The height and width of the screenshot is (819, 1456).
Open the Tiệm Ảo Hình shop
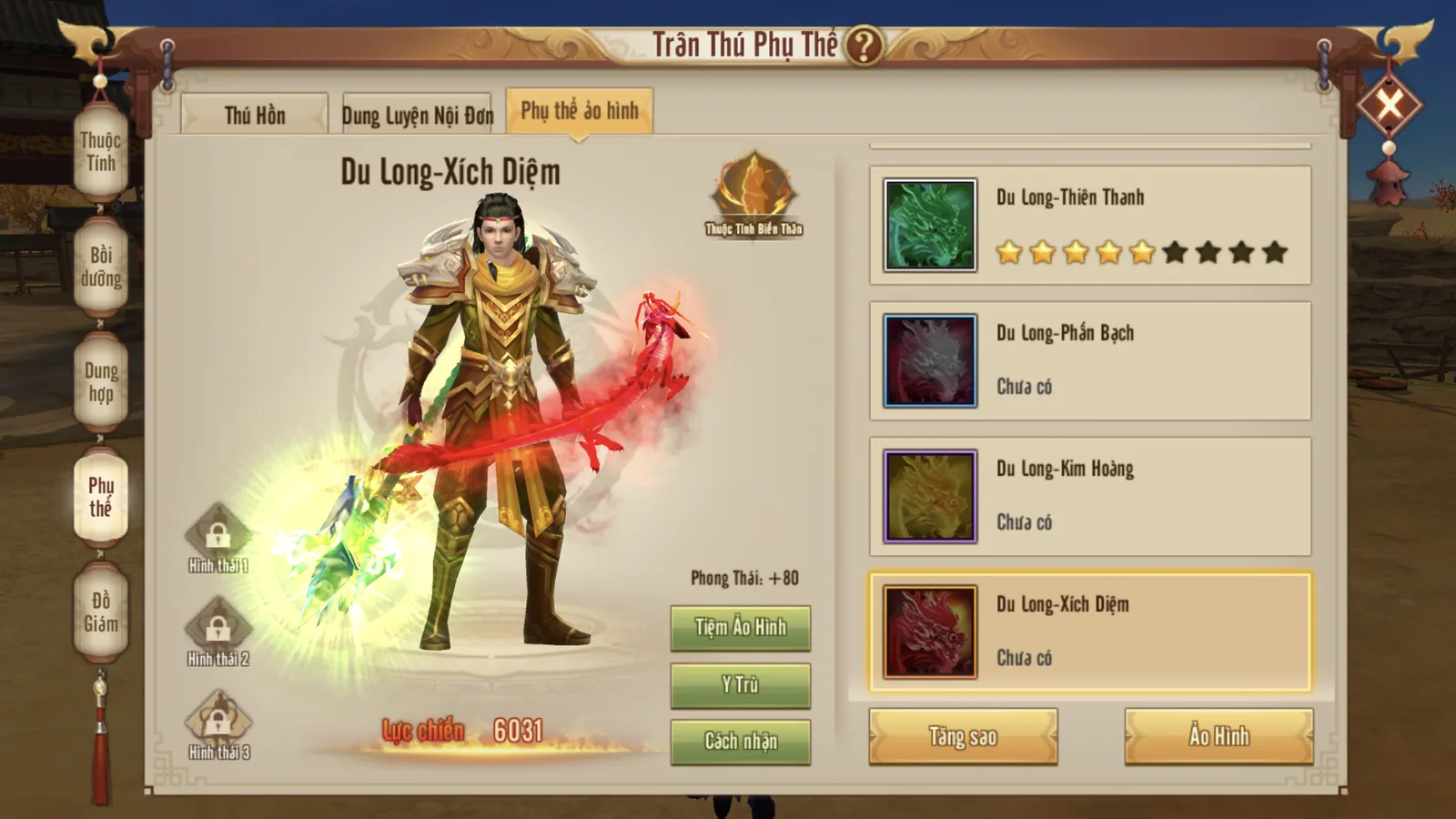[x=740, y=628]
